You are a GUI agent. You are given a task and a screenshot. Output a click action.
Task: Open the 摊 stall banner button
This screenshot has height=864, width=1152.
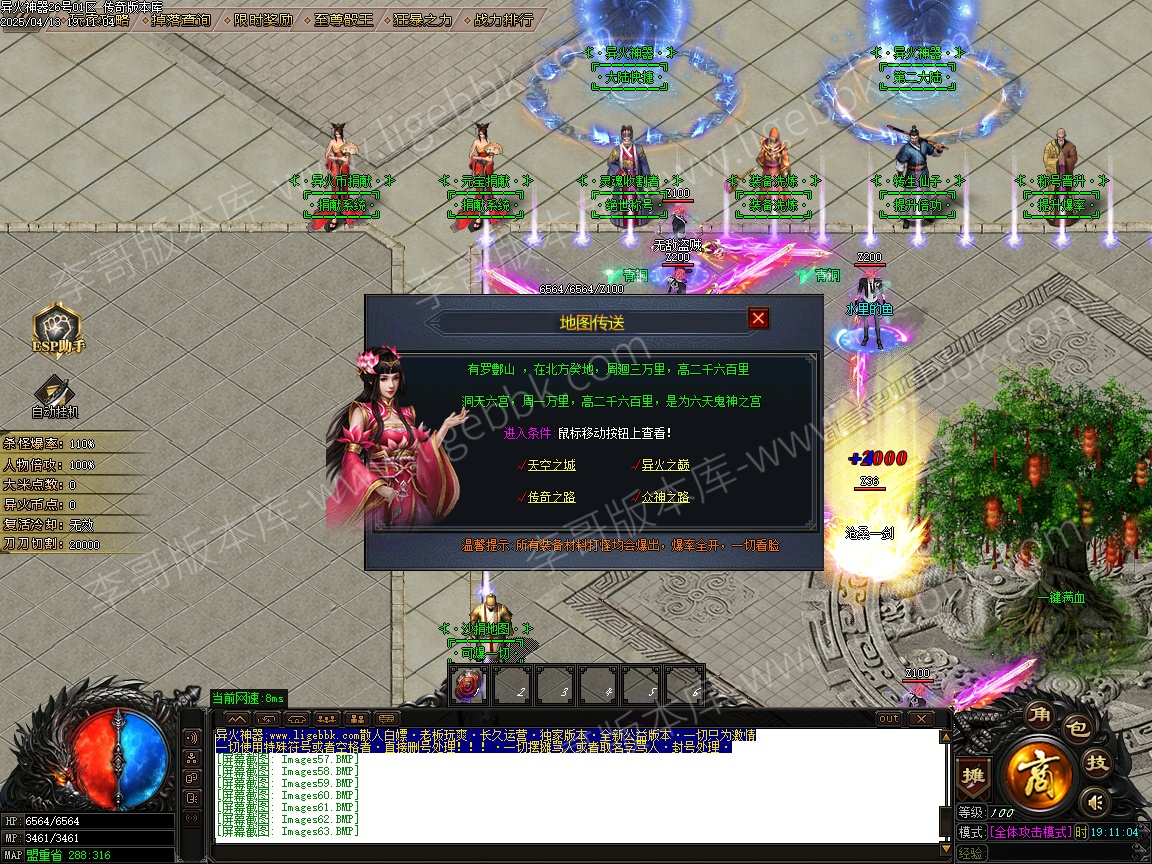click(x=971, y=775)
